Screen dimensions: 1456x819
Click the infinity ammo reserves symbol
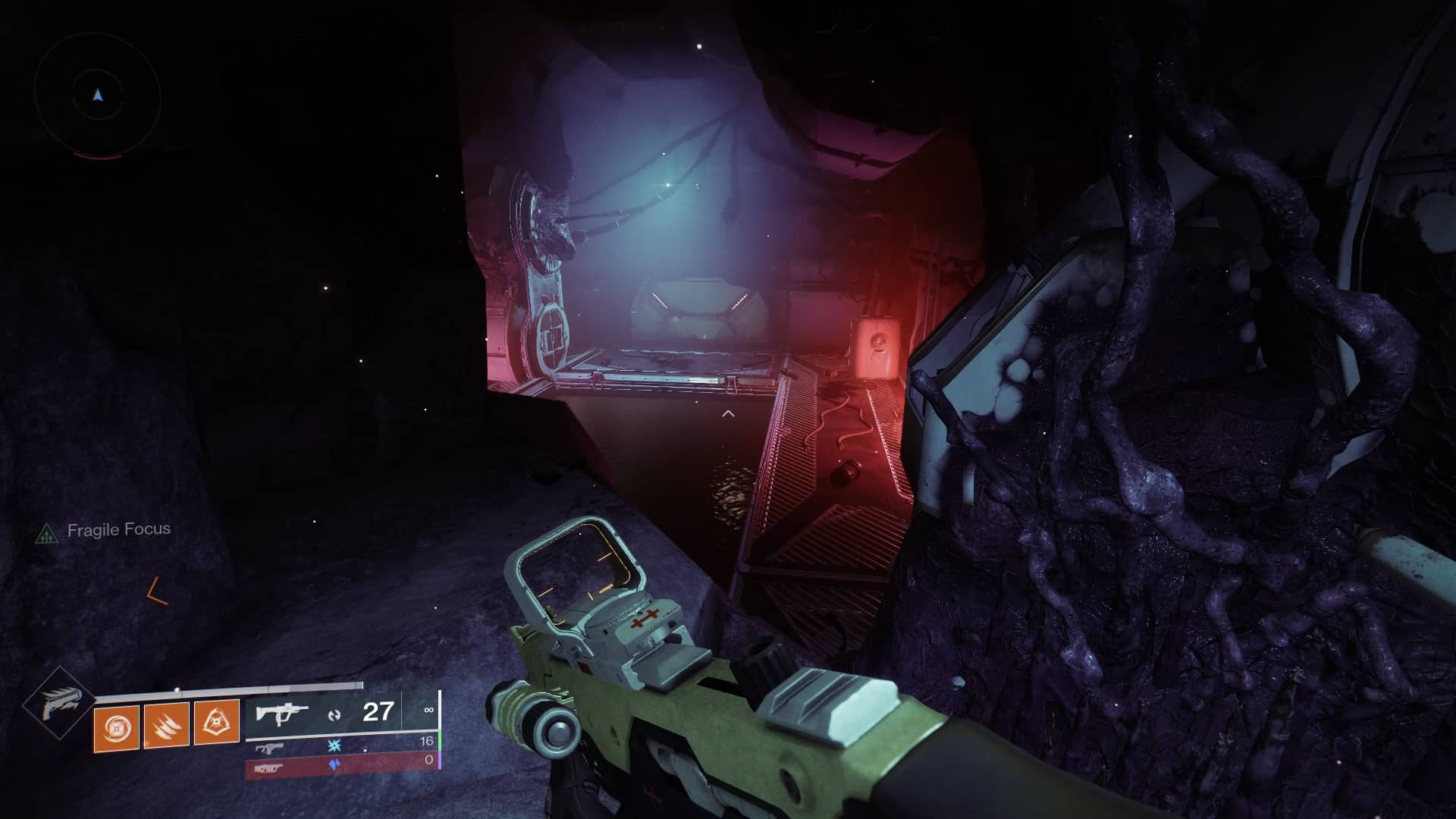click(430, 710)
